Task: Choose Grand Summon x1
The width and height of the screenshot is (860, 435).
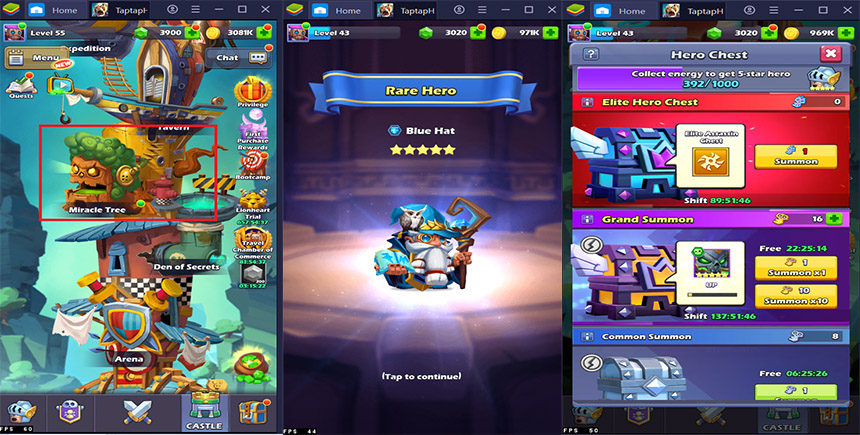Action: [798, 266]
